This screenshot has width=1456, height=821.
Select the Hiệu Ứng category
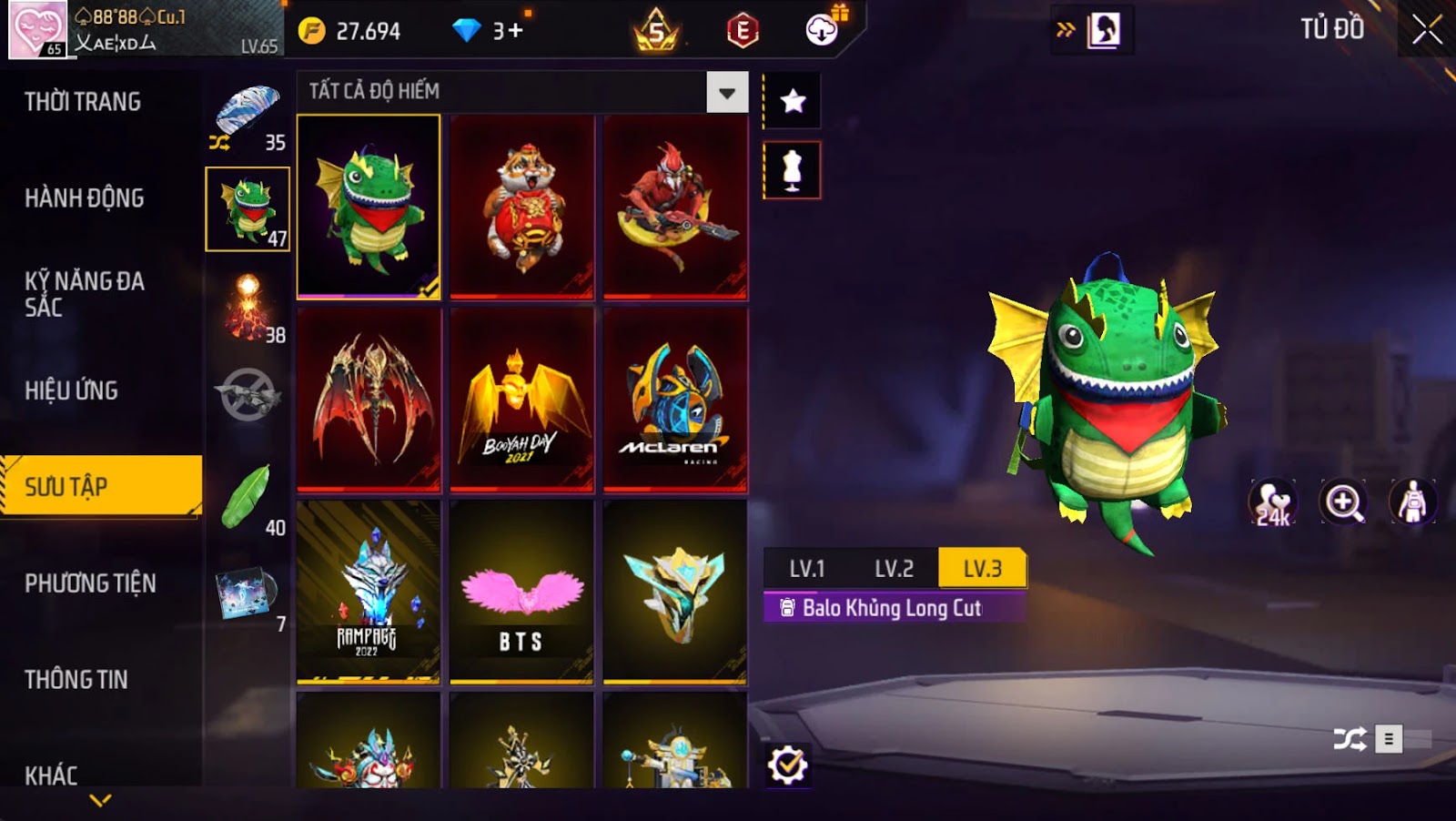(x=71, y=390)
